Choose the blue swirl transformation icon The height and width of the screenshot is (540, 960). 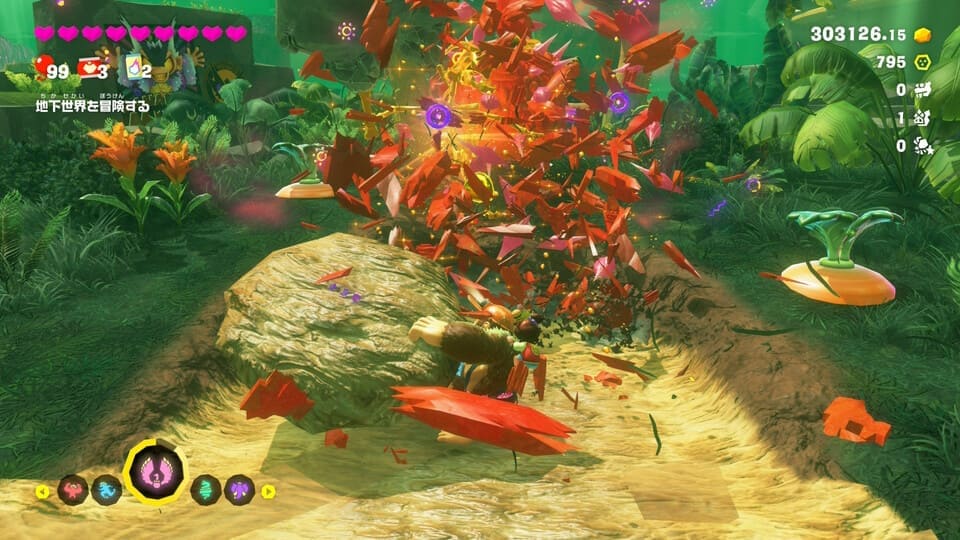[x=106, y=490]
